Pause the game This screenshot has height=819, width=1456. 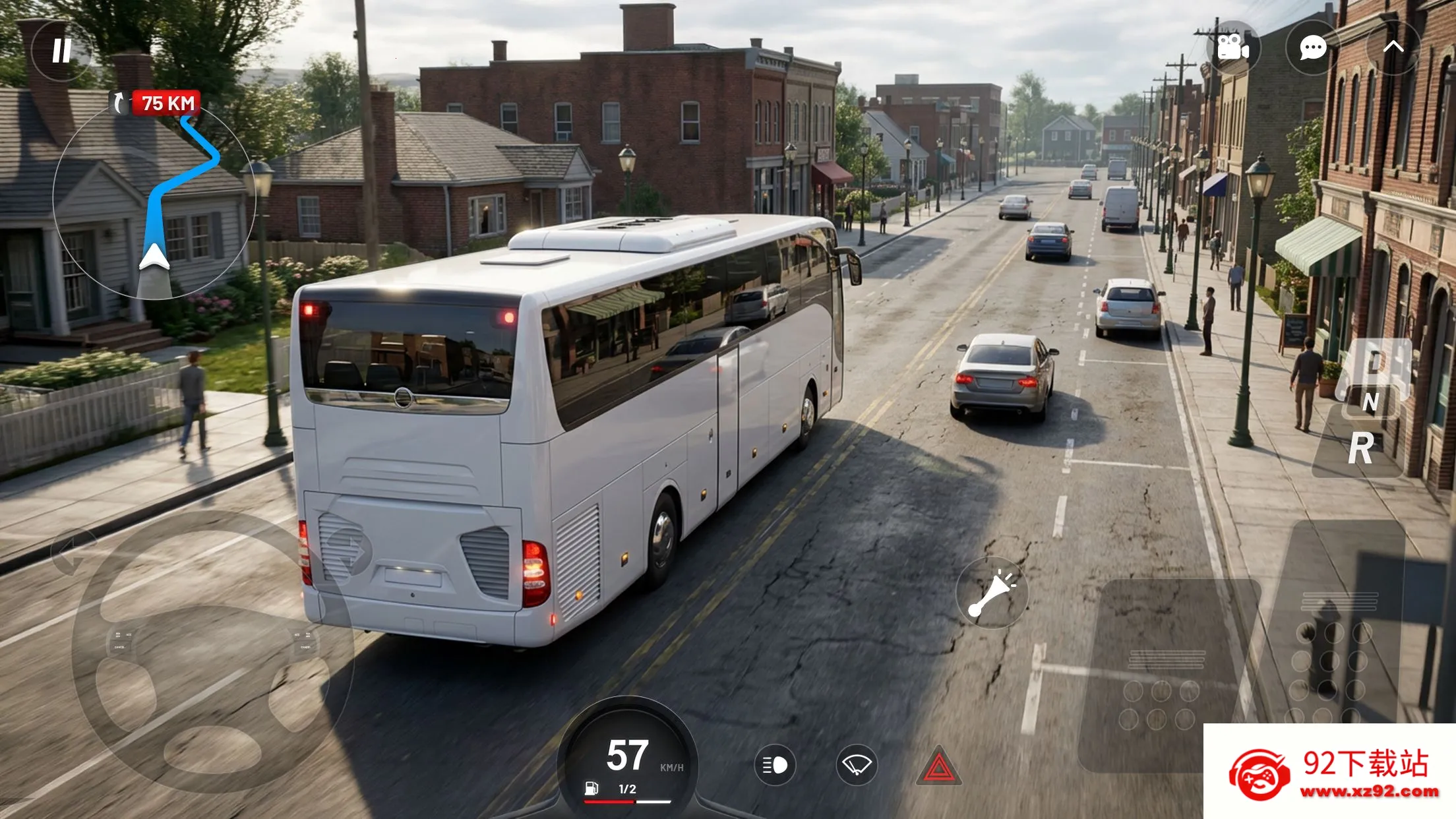click(x=61, y=50)
